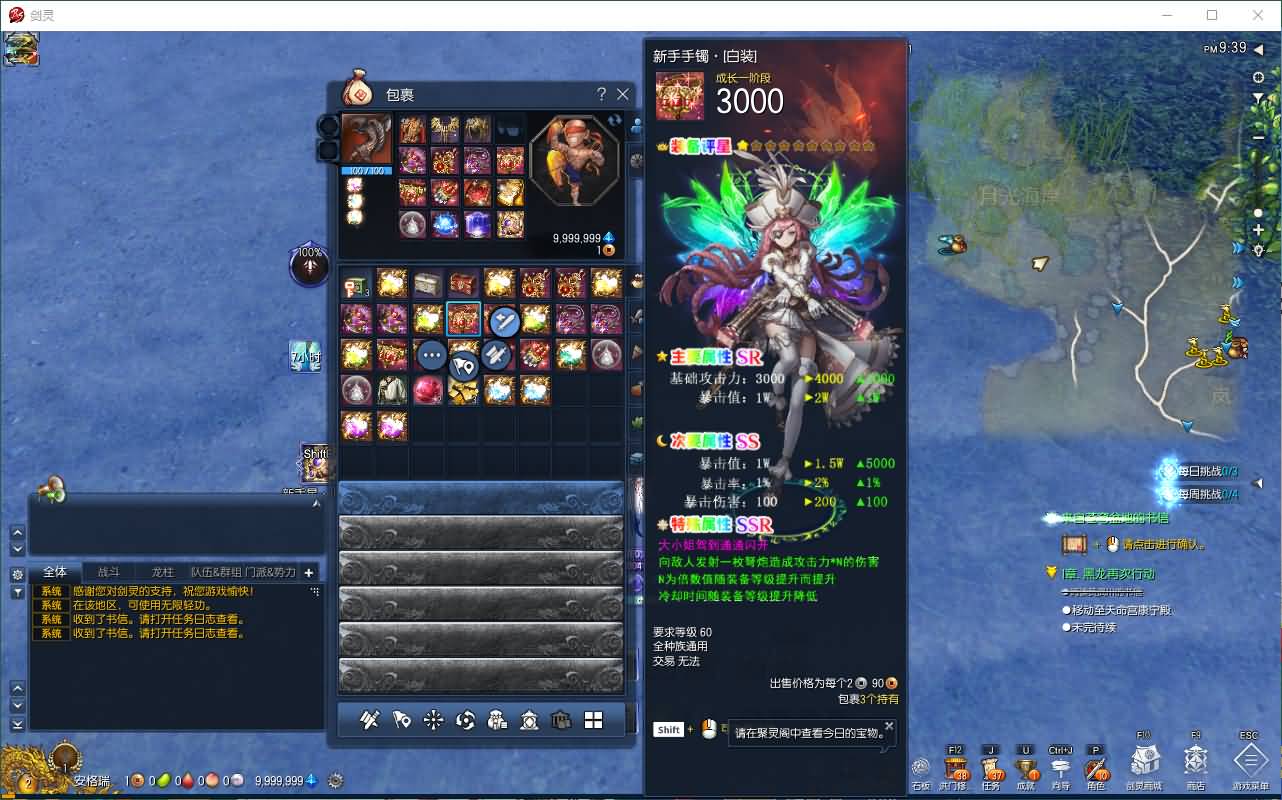Screen dimensions: 1282x800
Task: Click the minimap zoom-in plus button
Action: click(1257, 229)
